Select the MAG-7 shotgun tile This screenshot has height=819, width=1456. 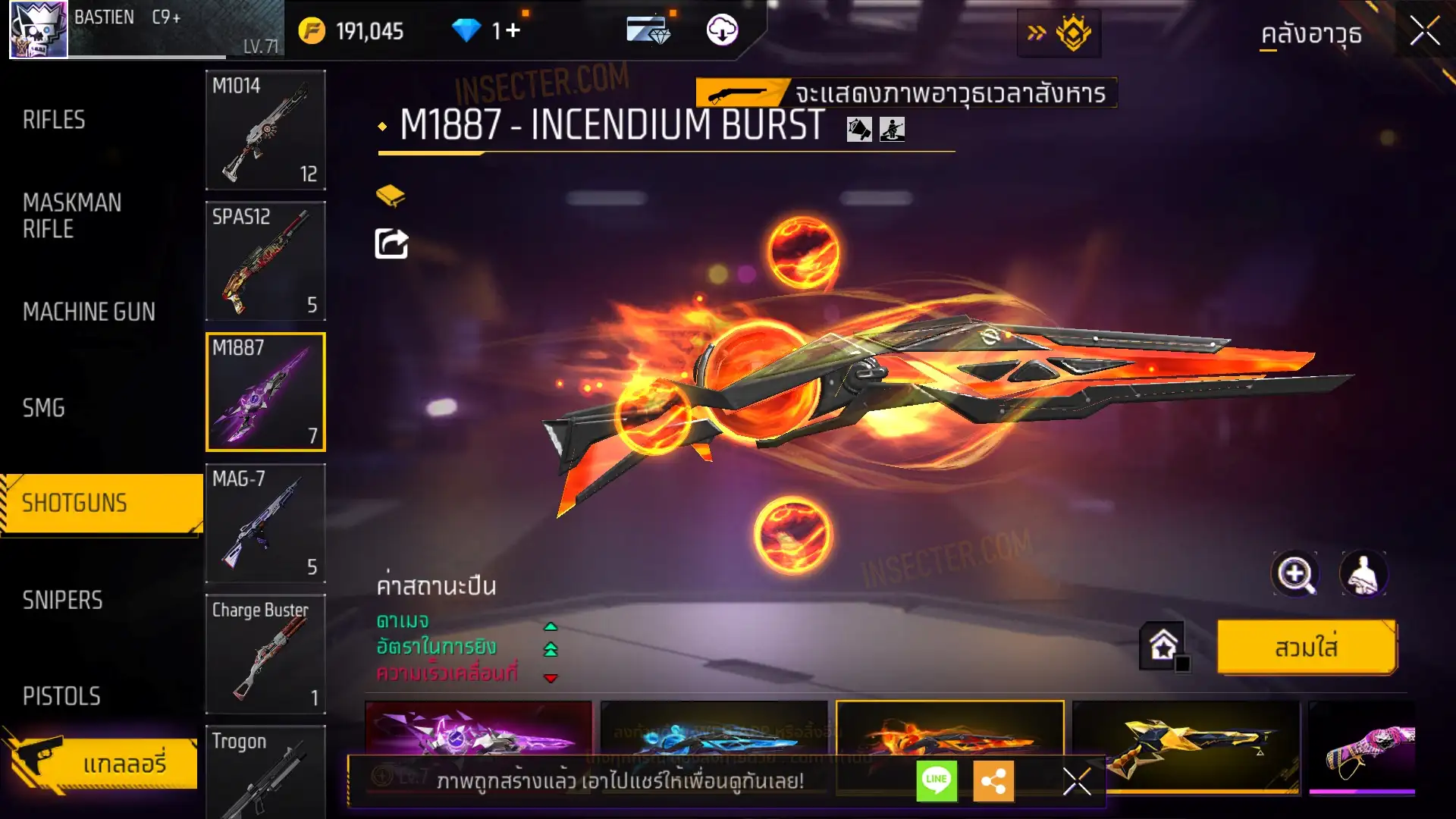pyautogui.click(x=265, y=522)
